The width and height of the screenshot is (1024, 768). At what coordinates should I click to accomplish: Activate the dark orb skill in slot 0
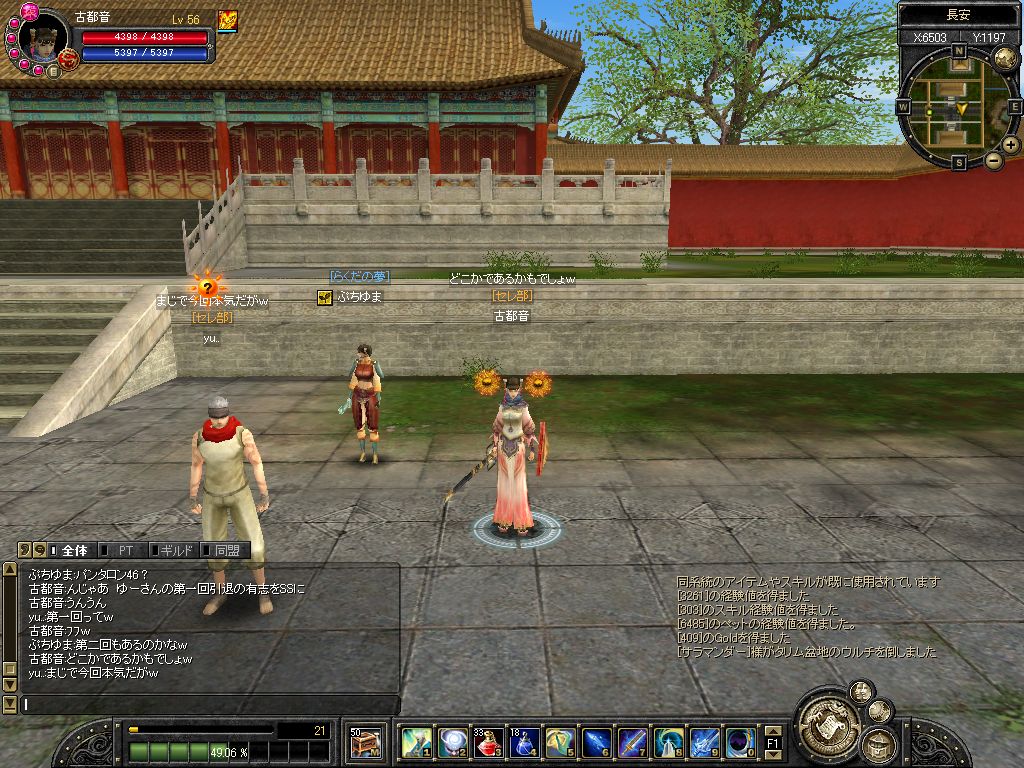coord(741,743)
